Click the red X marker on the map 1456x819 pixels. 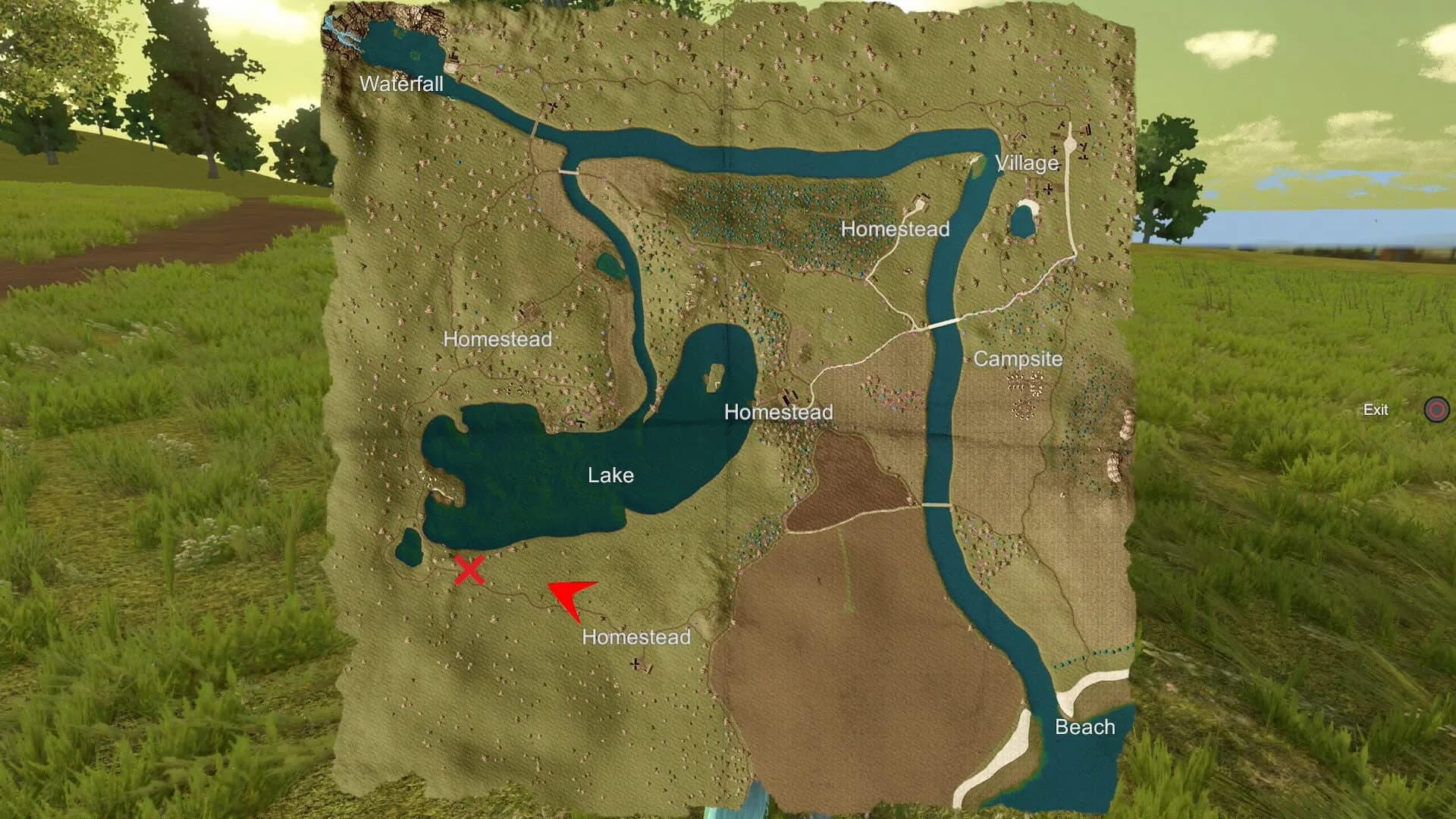click(x=469, y=570)
